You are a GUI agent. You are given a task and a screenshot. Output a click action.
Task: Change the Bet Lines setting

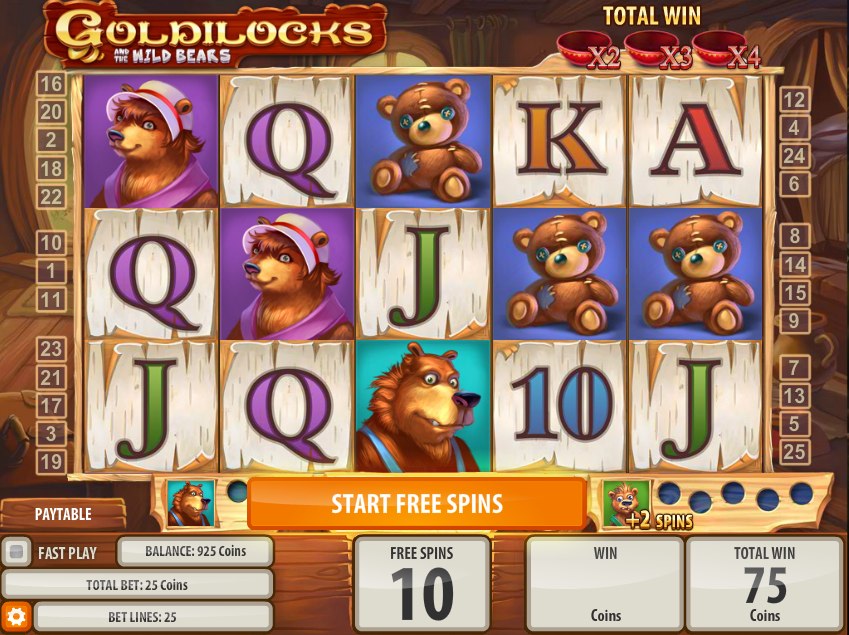pos(137,616)
